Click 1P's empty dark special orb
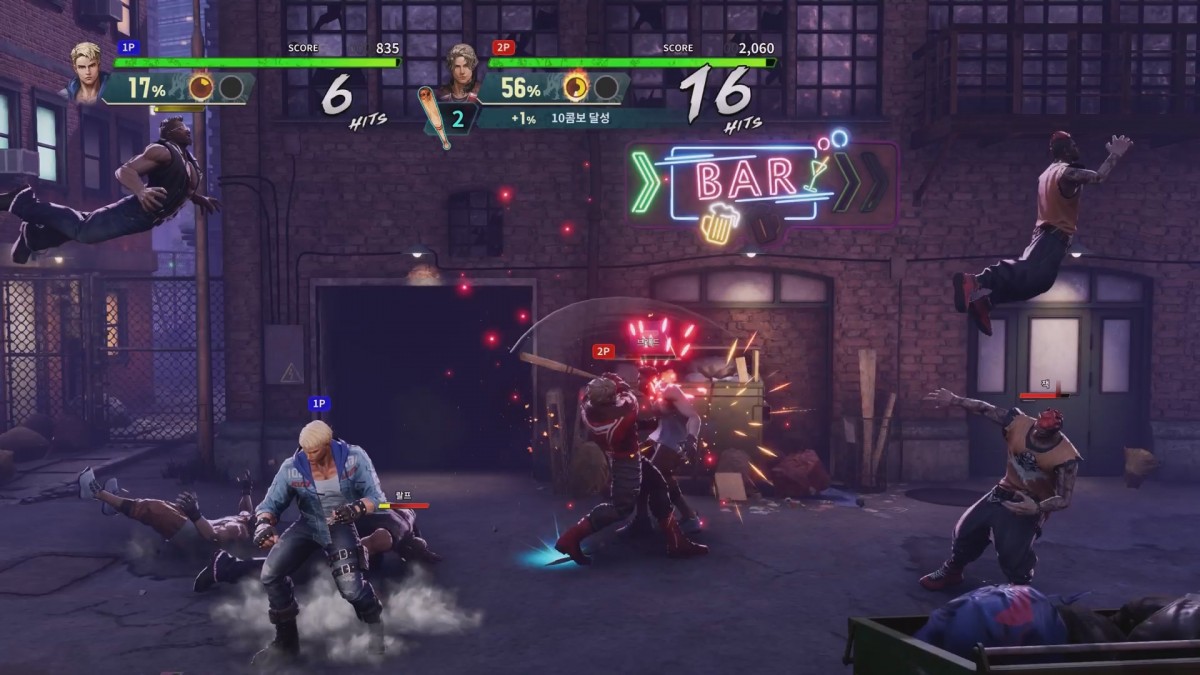Image resolution: width=1200 pixels, height=675 pixels. point(231,88)
